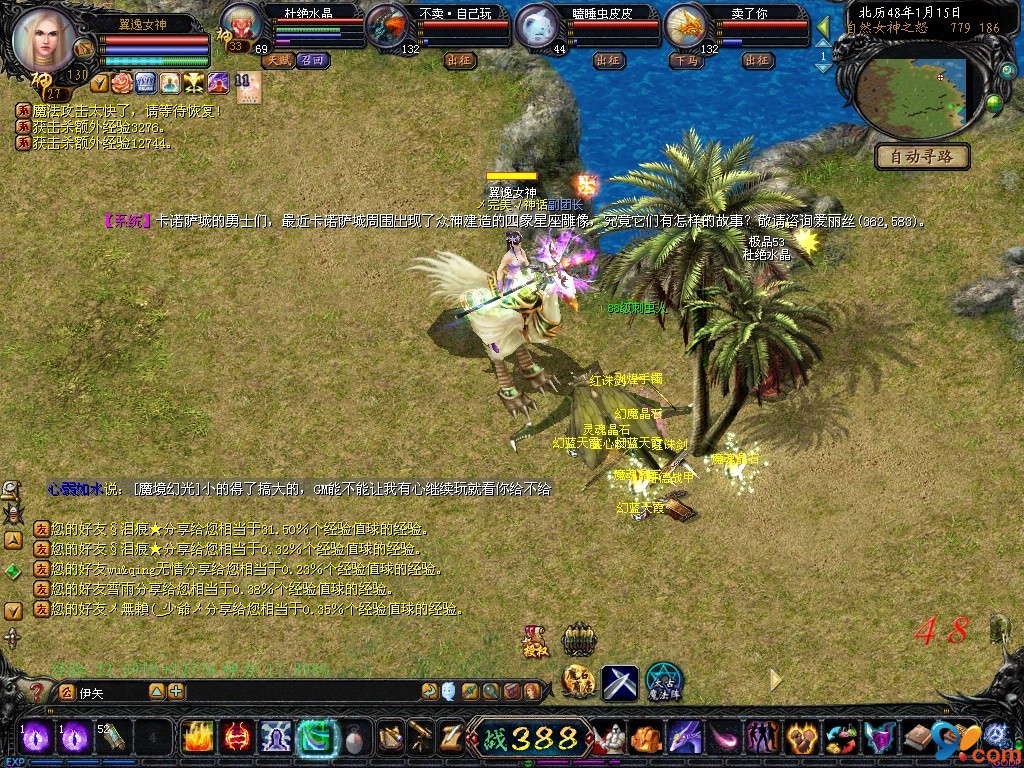Activate the crossed swords attack icon
Viewport: 1024px width, 768px height.
(620, 683)
